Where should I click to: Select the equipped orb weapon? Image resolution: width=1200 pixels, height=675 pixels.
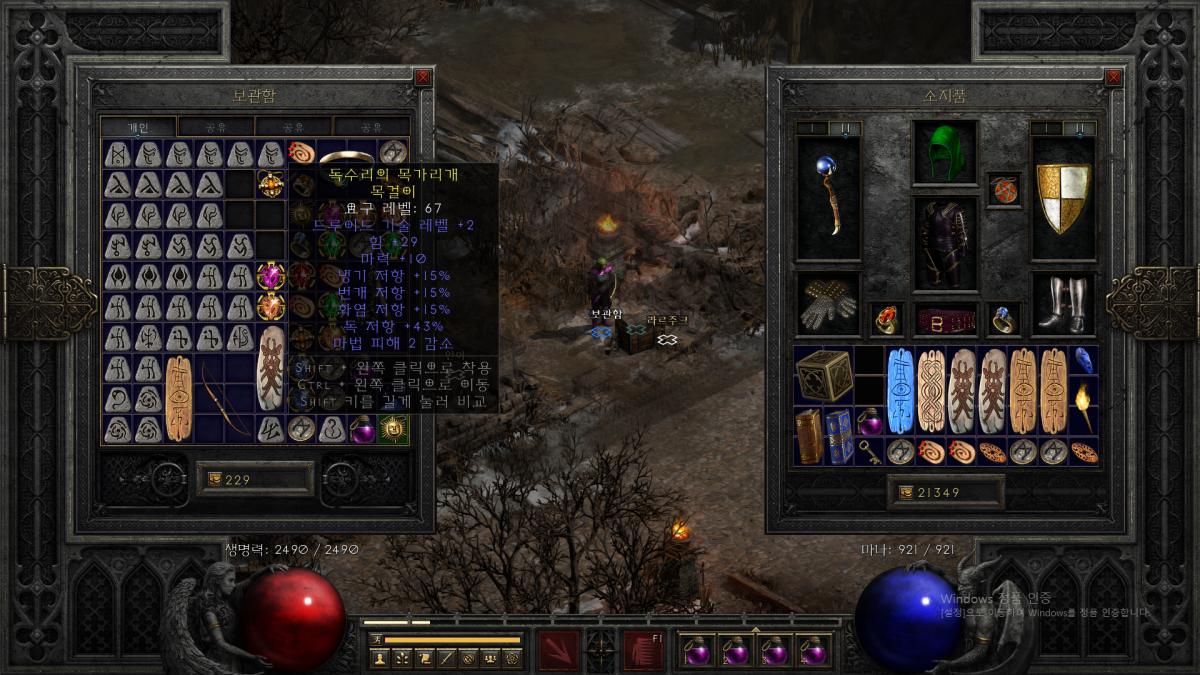(x=828, y=197)
